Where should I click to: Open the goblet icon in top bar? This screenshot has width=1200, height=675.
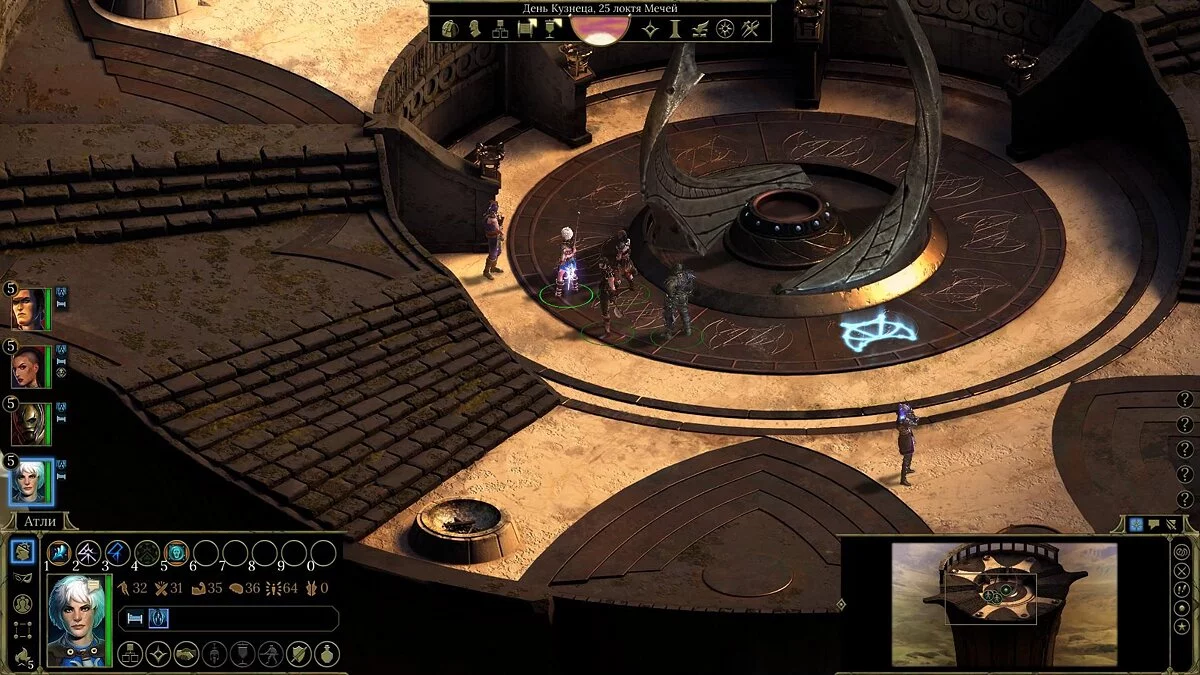pos(550,29)
